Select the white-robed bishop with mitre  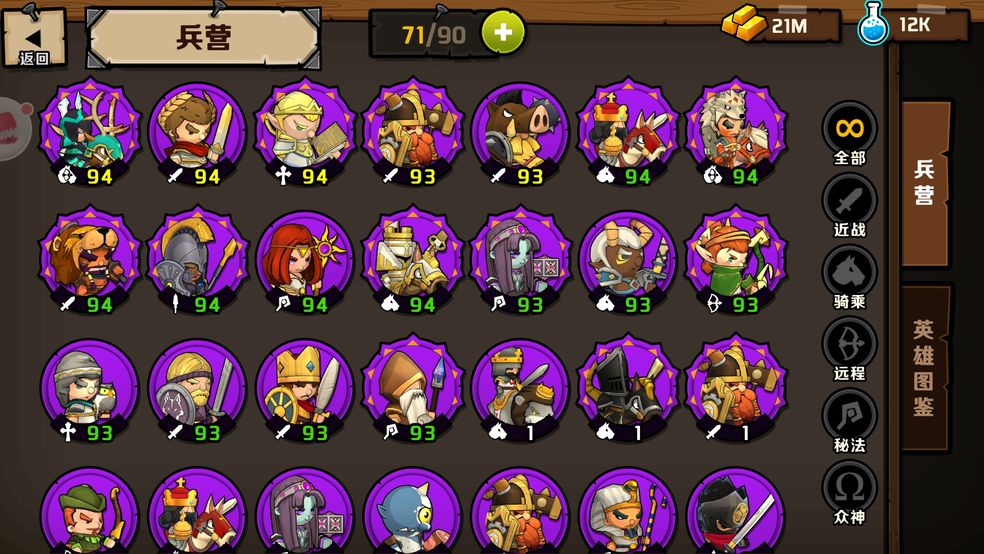point(412,387)
